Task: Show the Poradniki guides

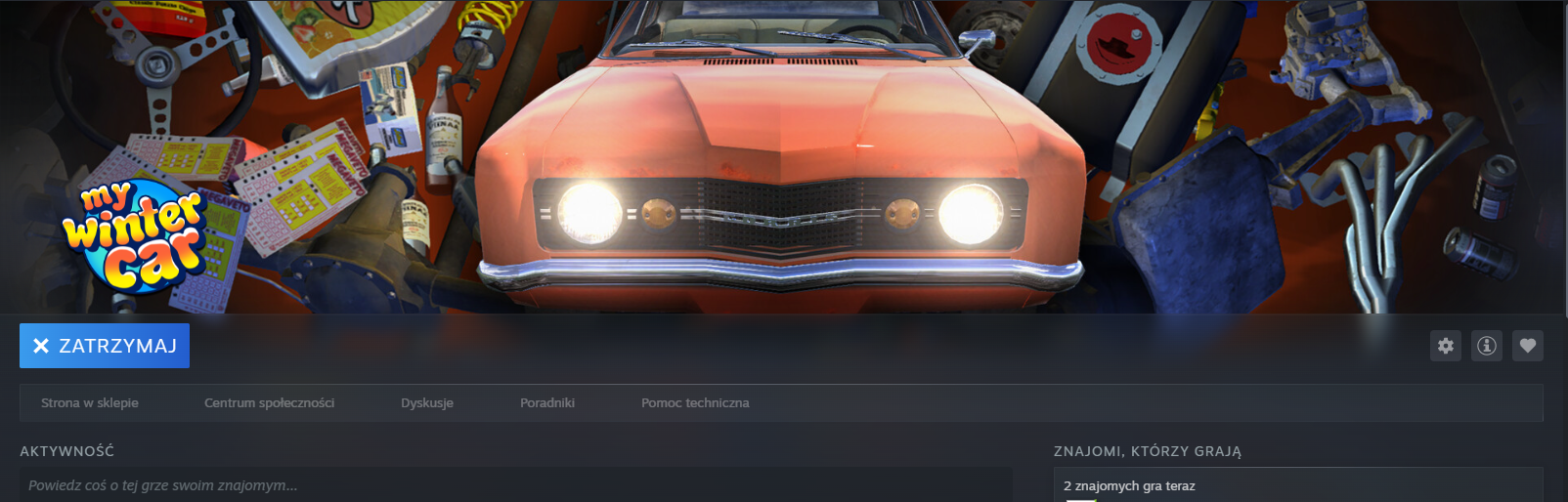Action: 547,402
